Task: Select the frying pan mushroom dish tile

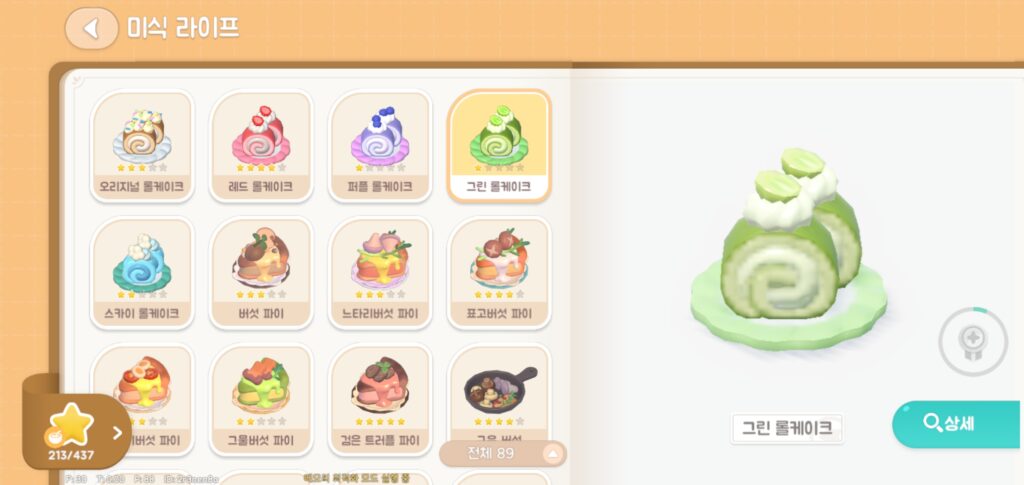Action: [499, 390]
